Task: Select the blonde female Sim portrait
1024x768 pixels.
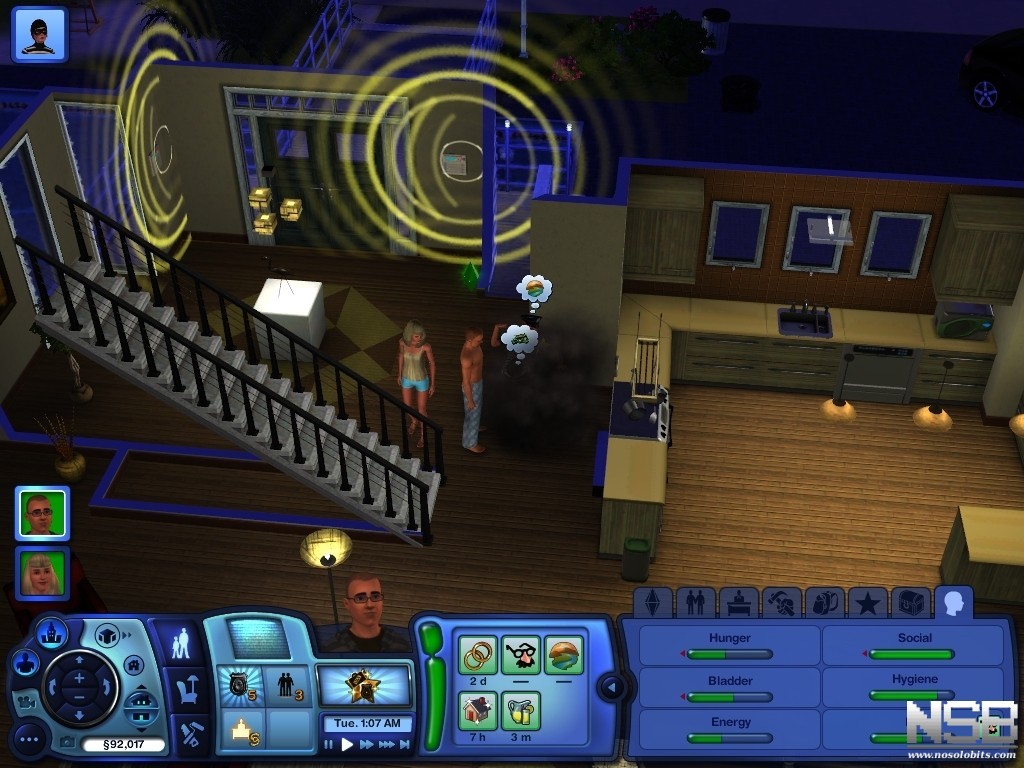Action: [x=42, y=573]
